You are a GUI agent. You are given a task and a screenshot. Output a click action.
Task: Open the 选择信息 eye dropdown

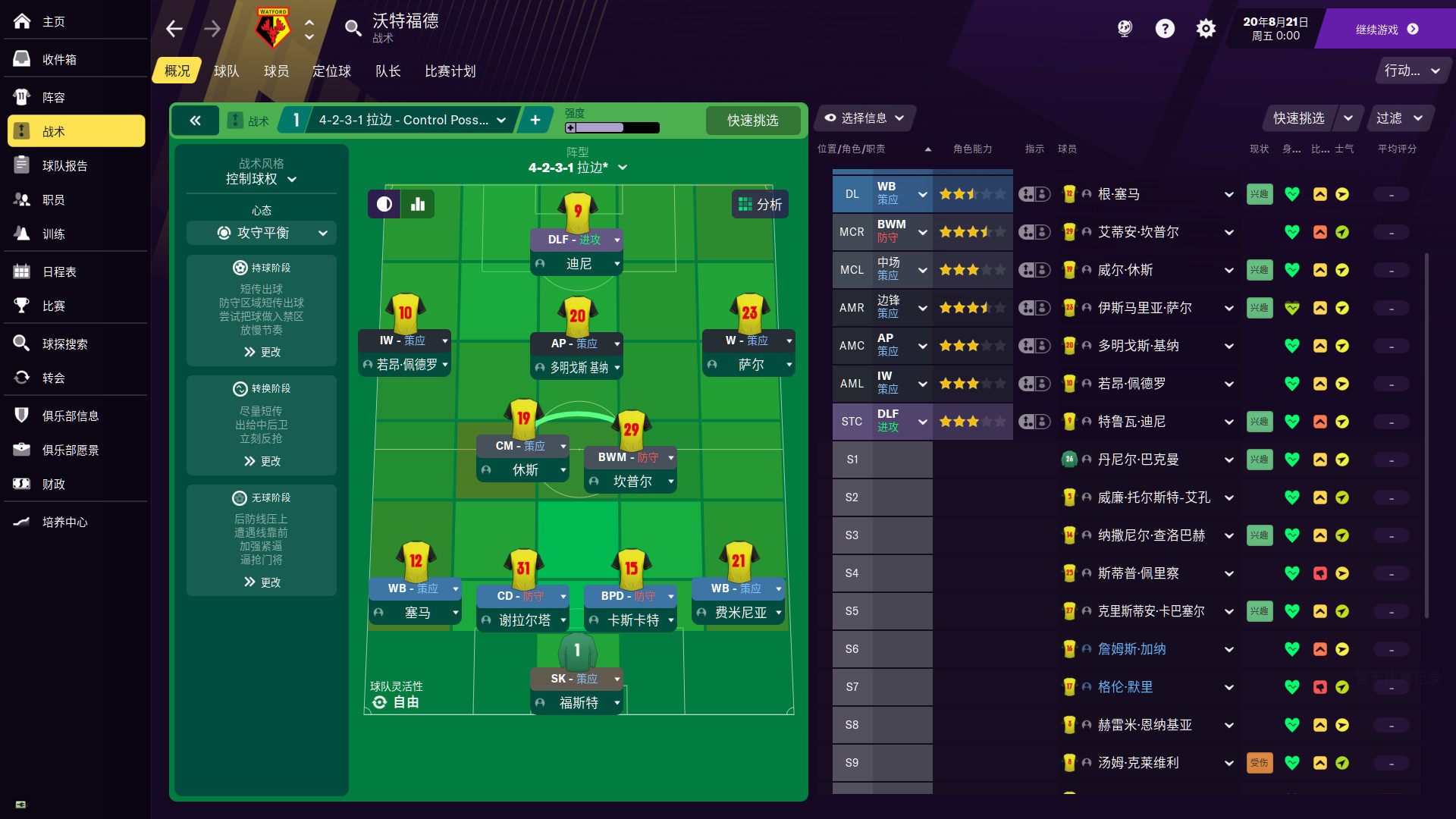[864, 118]
